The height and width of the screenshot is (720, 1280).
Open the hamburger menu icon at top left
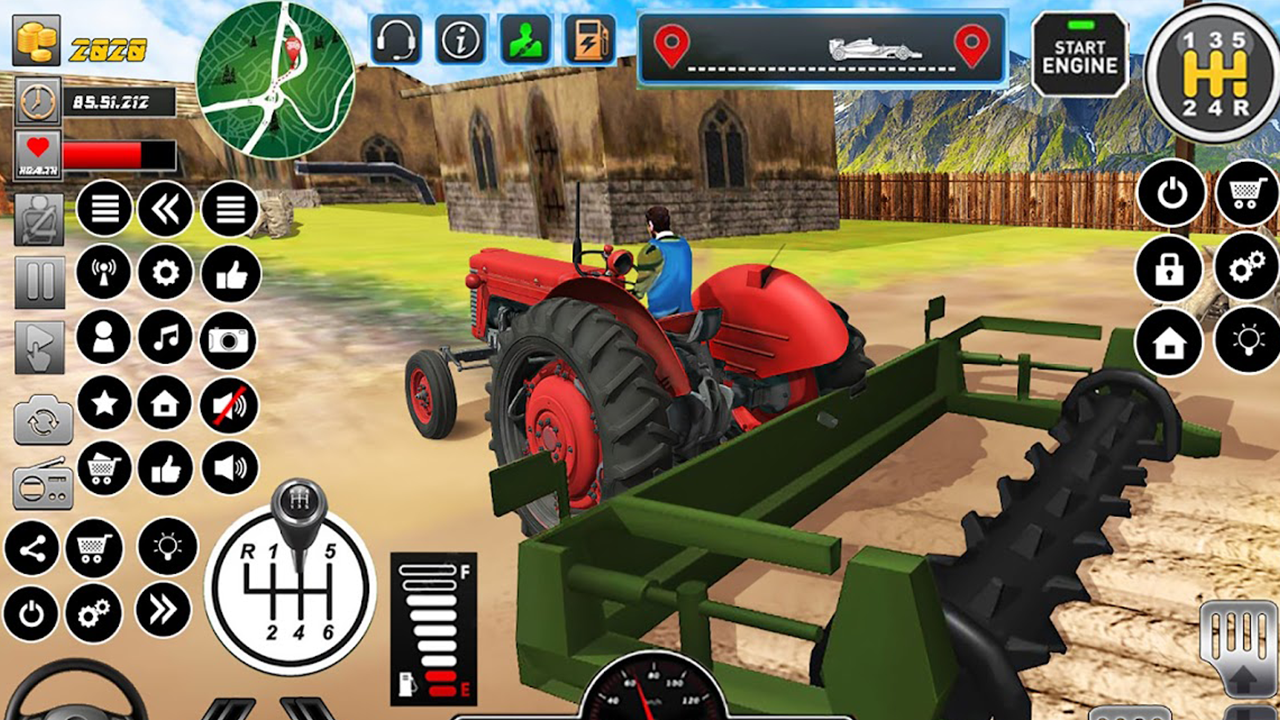pos(104,209)
